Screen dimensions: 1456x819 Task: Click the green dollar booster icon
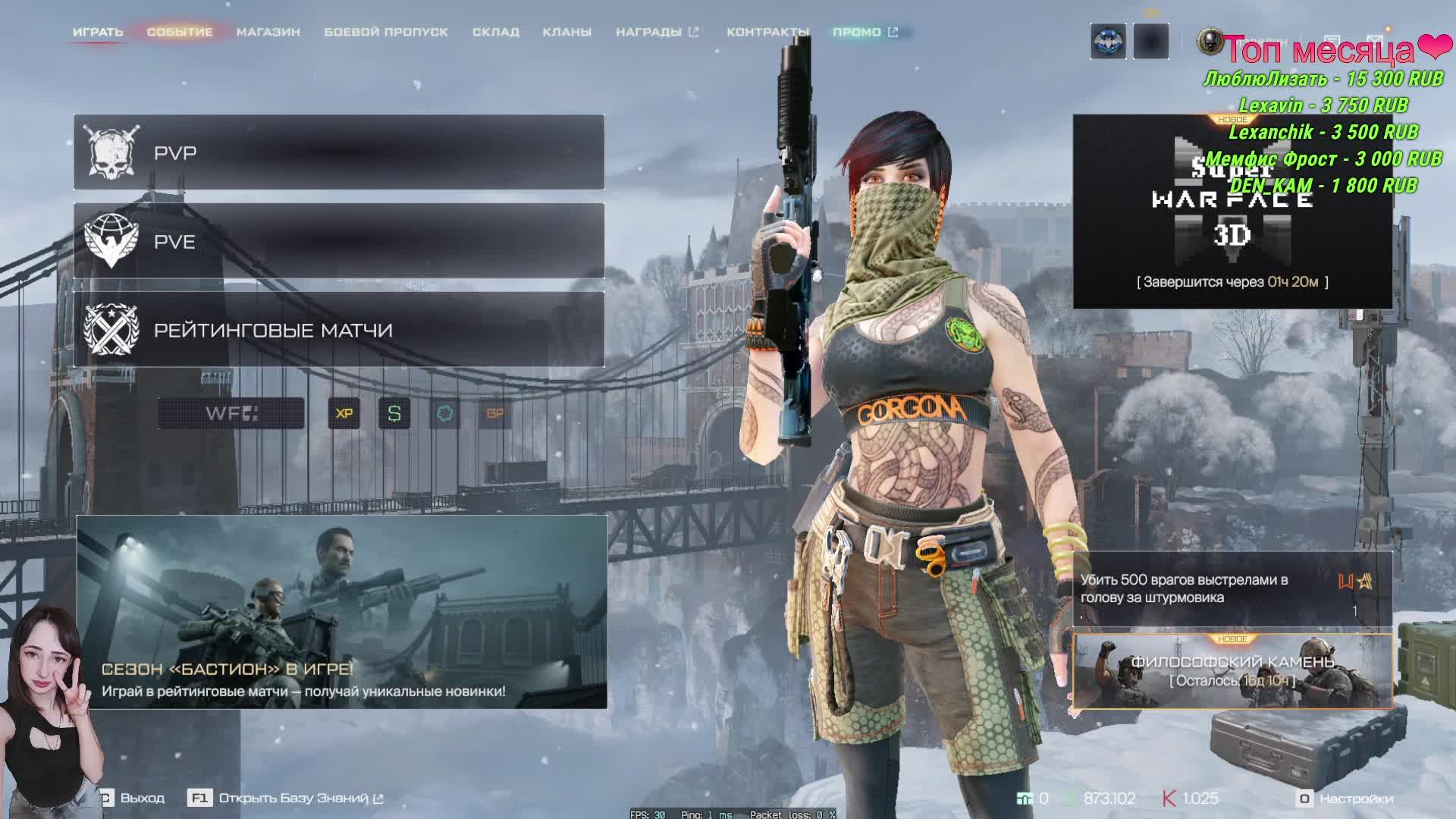pos(394,413)
